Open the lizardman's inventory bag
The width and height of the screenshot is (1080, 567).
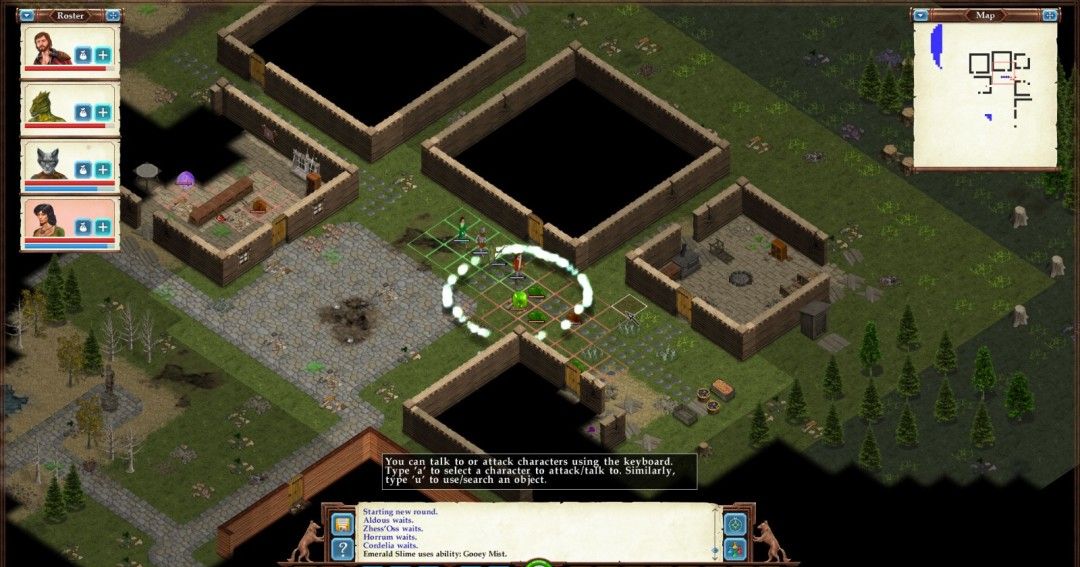tap(85, 113)
